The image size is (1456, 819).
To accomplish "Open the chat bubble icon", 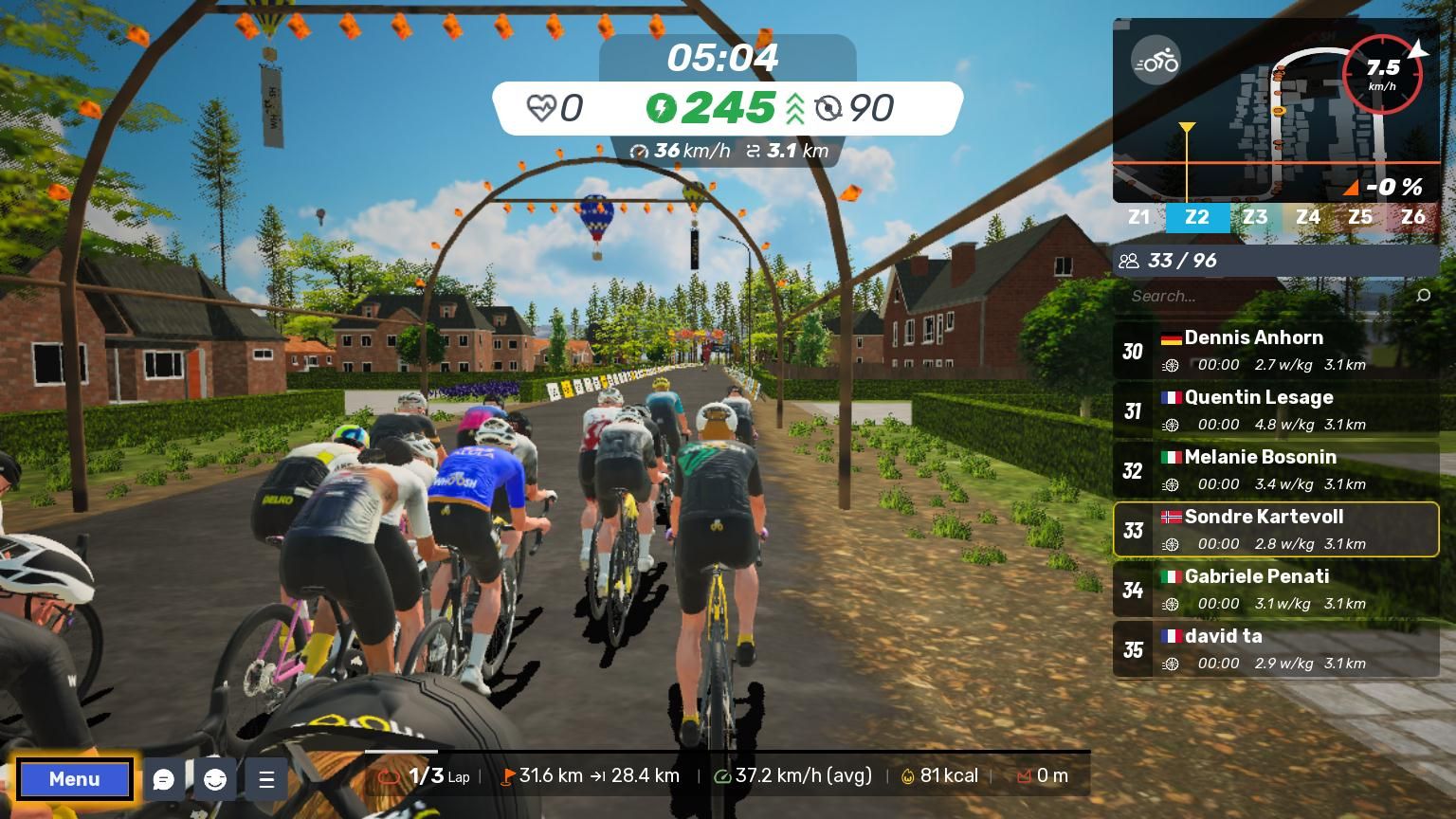I will coord(164,779).
